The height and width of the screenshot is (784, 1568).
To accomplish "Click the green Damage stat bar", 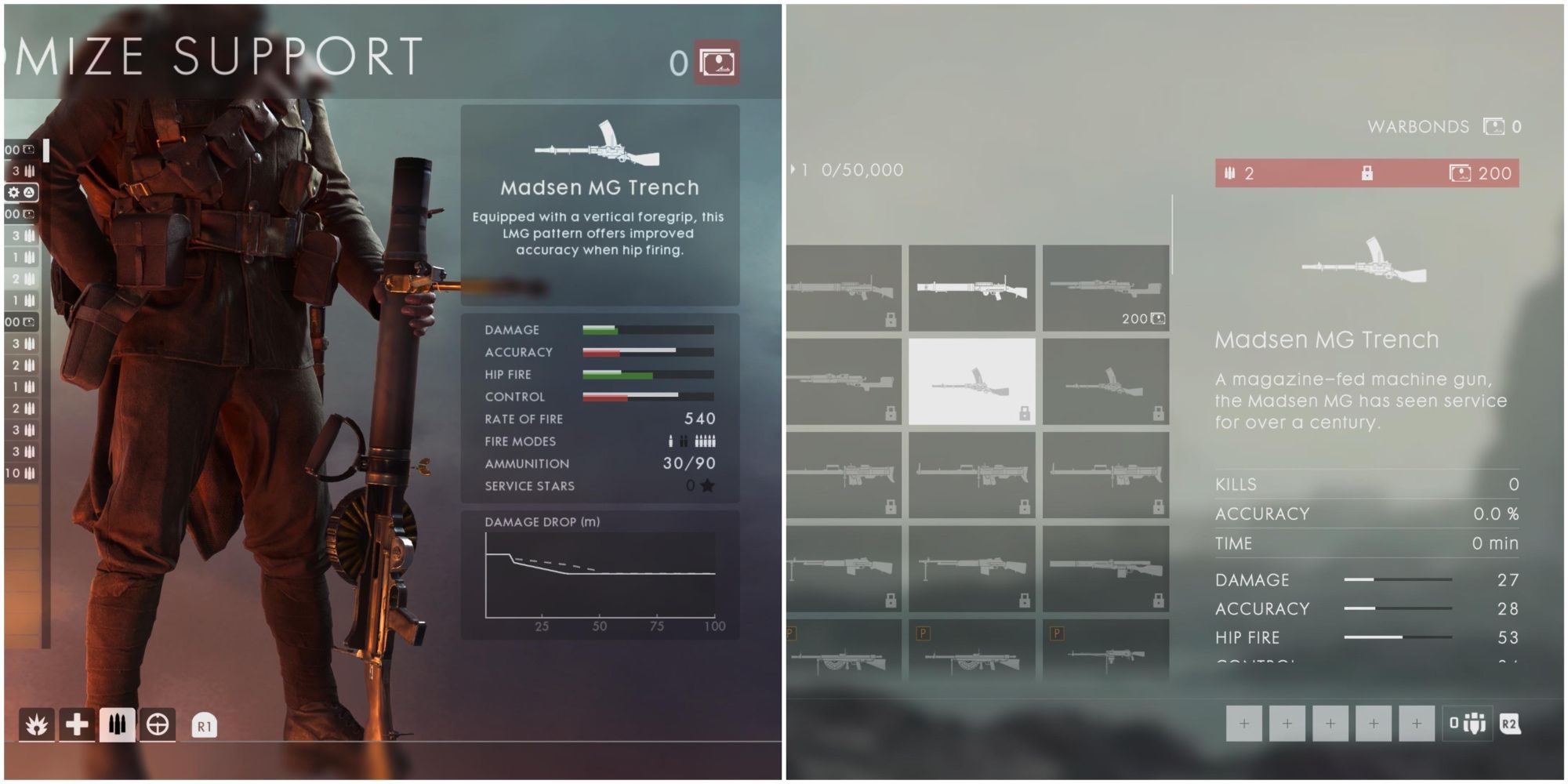I will 600,330.
